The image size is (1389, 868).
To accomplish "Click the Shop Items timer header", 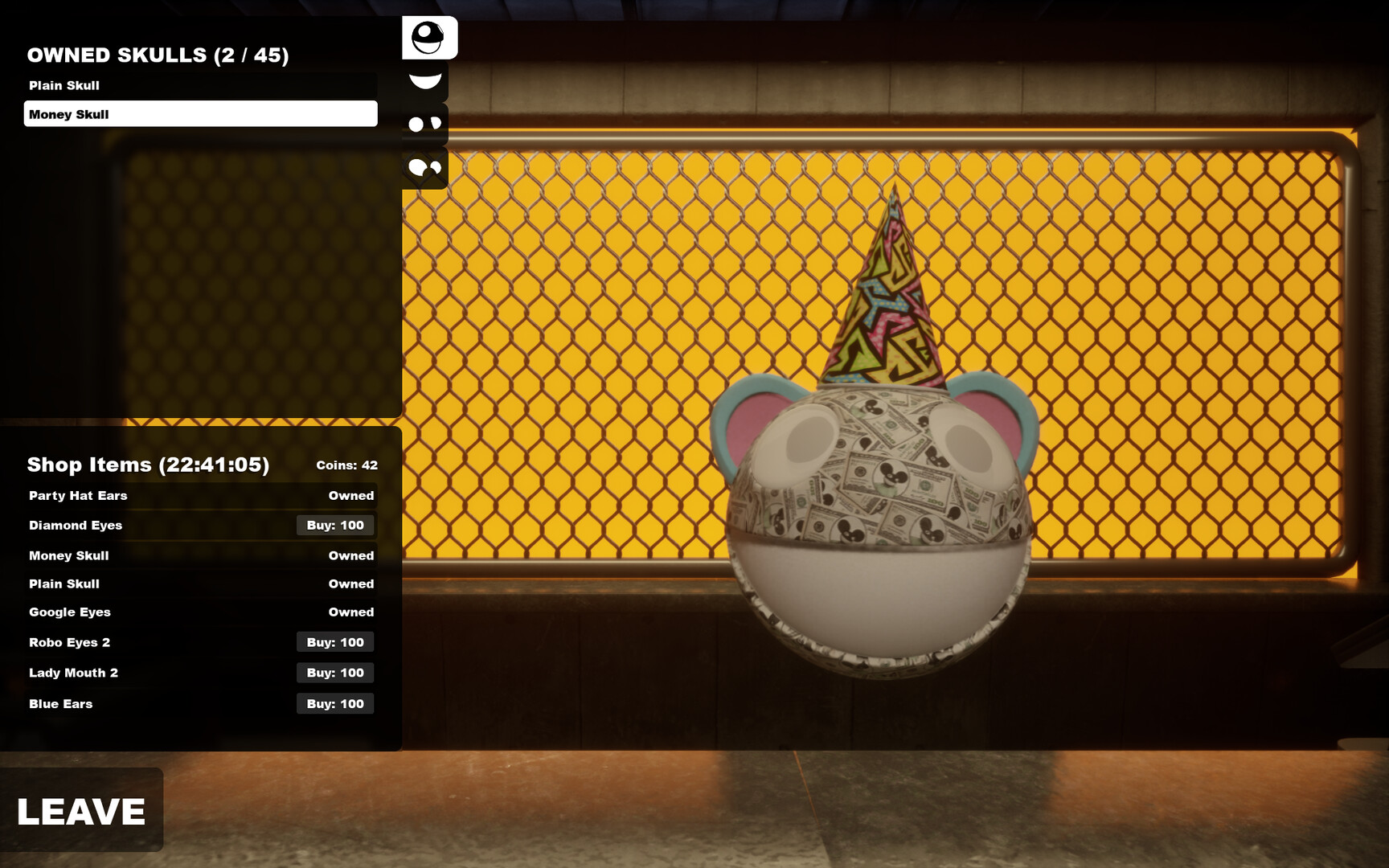I will pyautogui.click(x=147, y=465).
